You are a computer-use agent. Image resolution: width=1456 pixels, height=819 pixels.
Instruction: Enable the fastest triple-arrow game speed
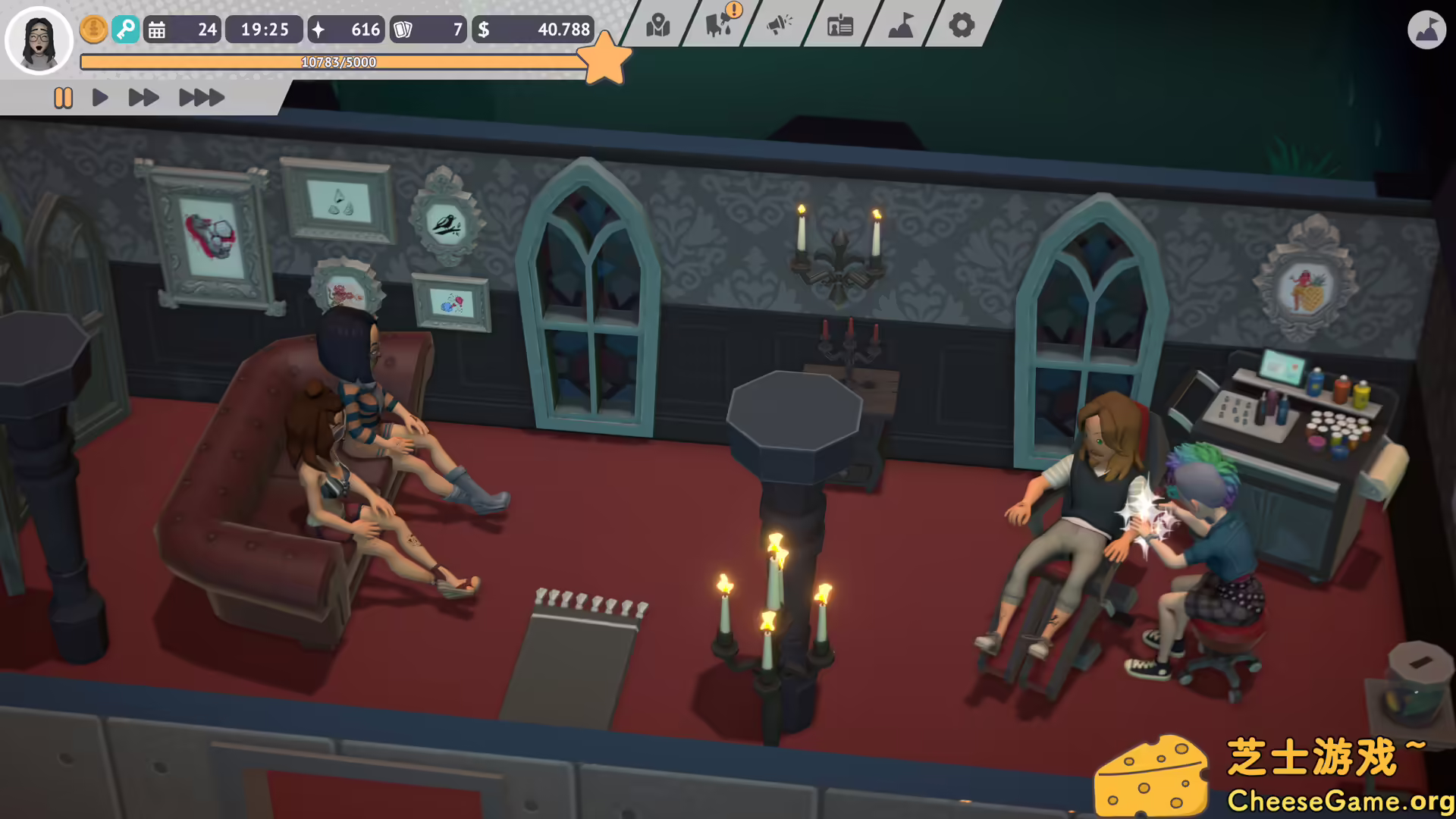(x=199, y=97)
